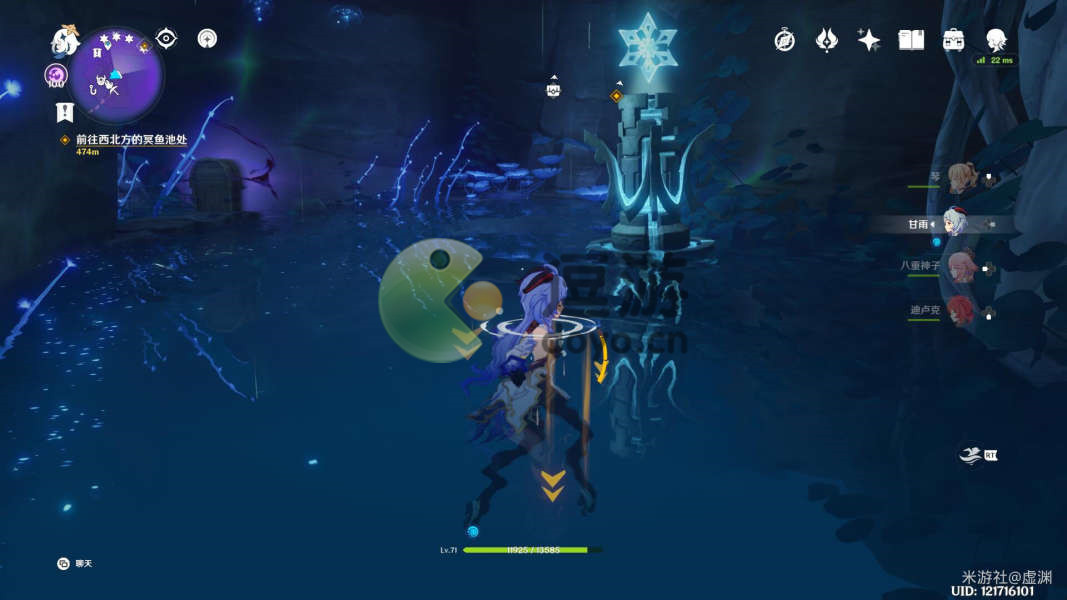The width and height of the screenshot is (1067, 600).
Task: Open the Paimon menu icon
Action: [x=65, y=41]
